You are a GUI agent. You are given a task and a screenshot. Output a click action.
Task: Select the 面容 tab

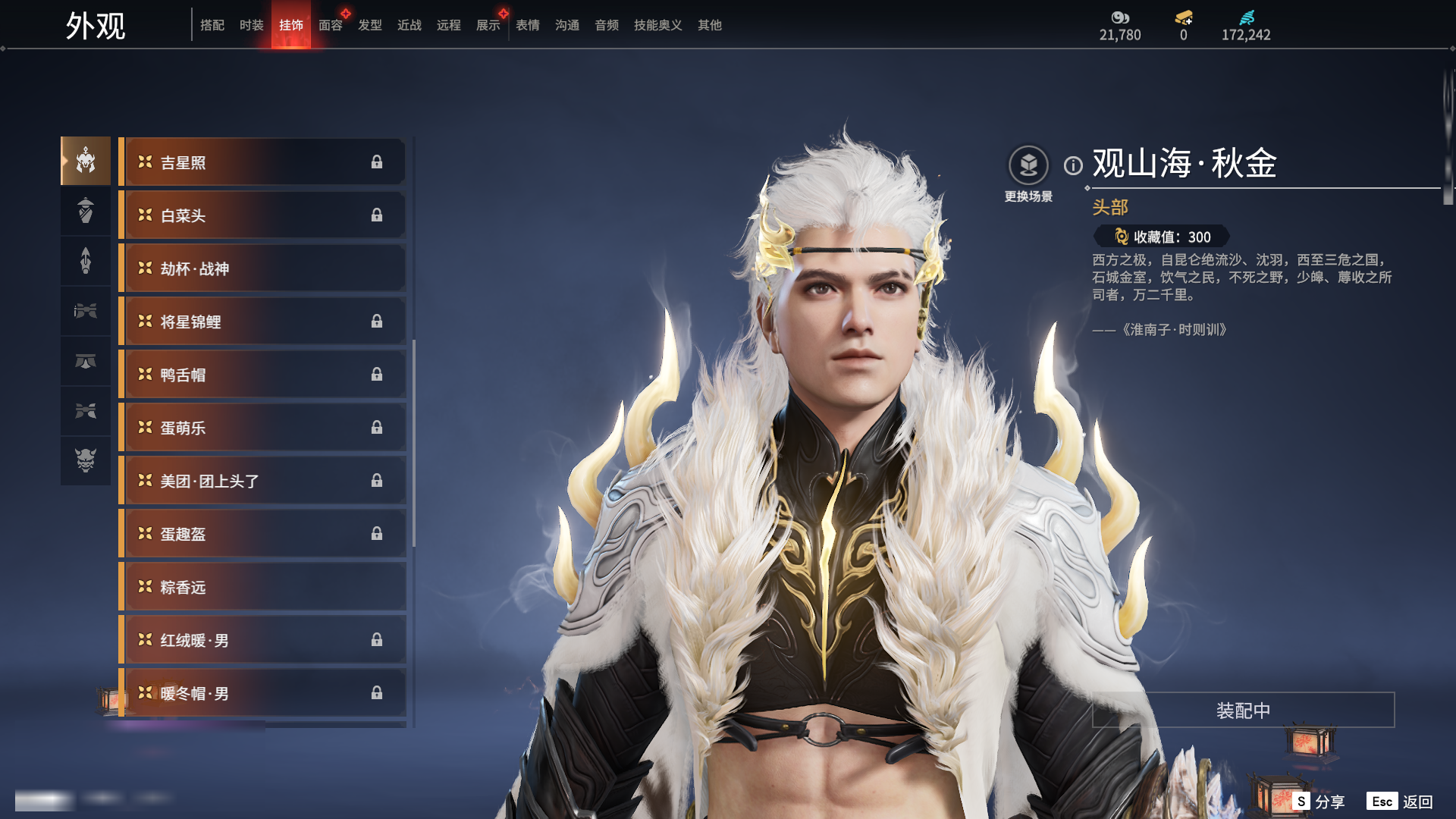pos(330,25)
